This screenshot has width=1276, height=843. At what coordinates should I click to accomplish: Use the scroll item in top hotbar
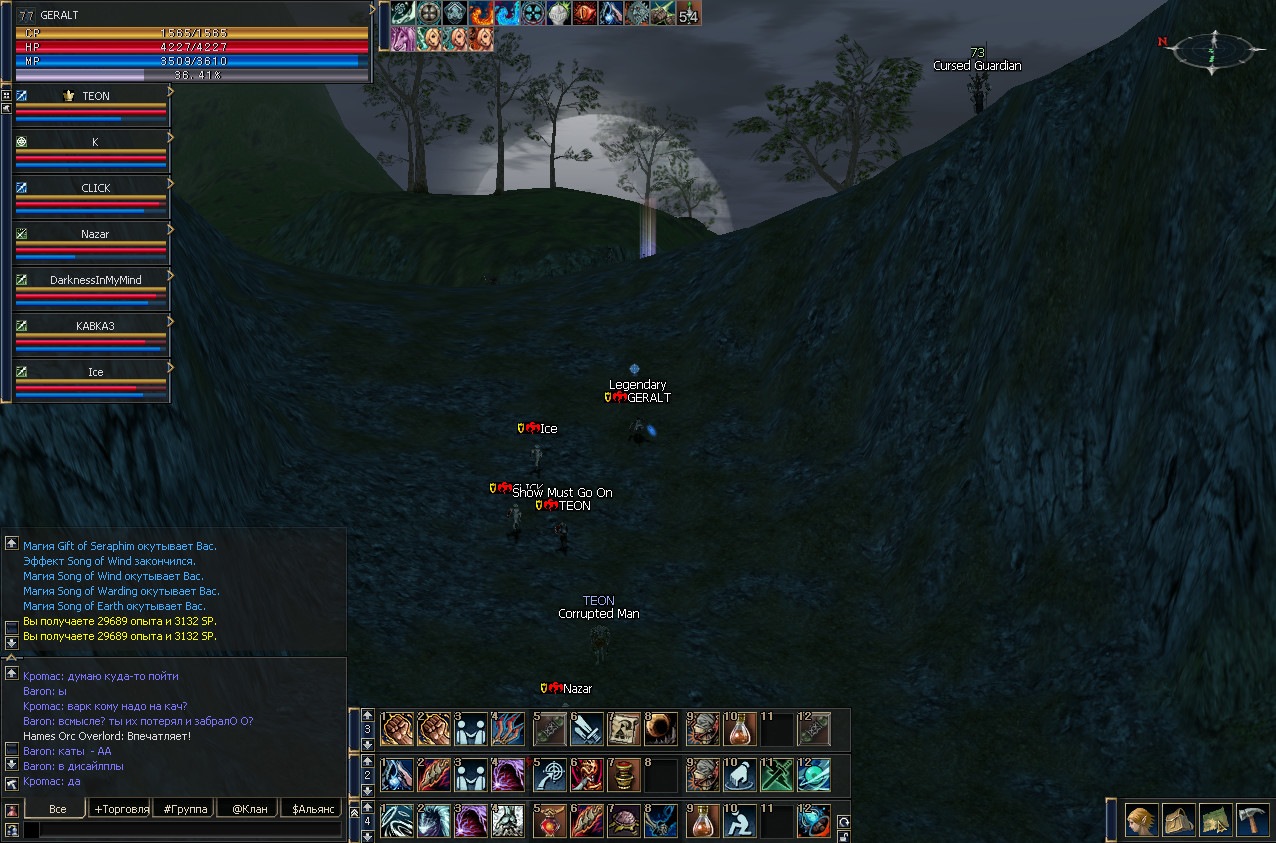tap(625, 729)
